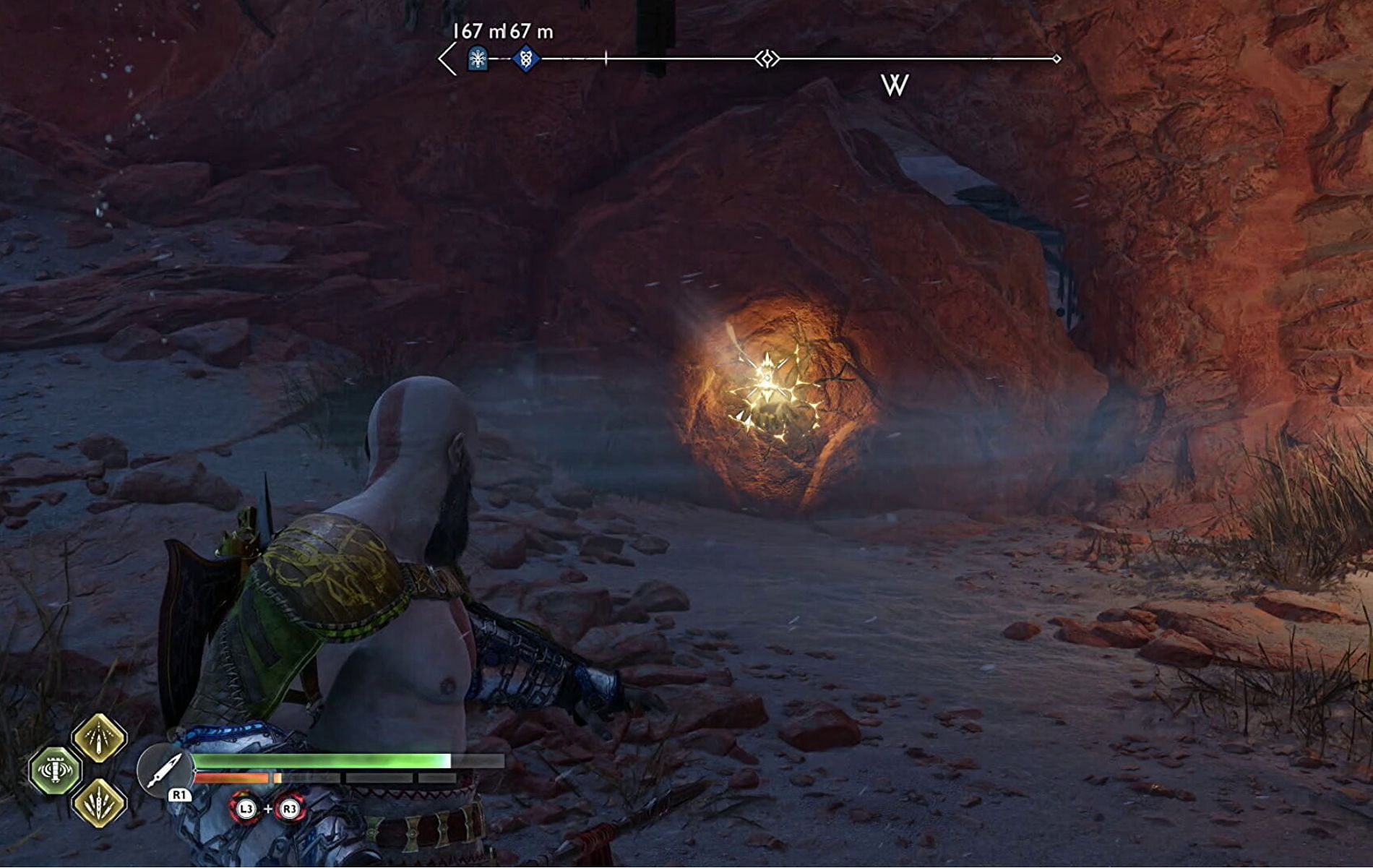Choose the lower gold spear-volley runic attack

[99, 803]
